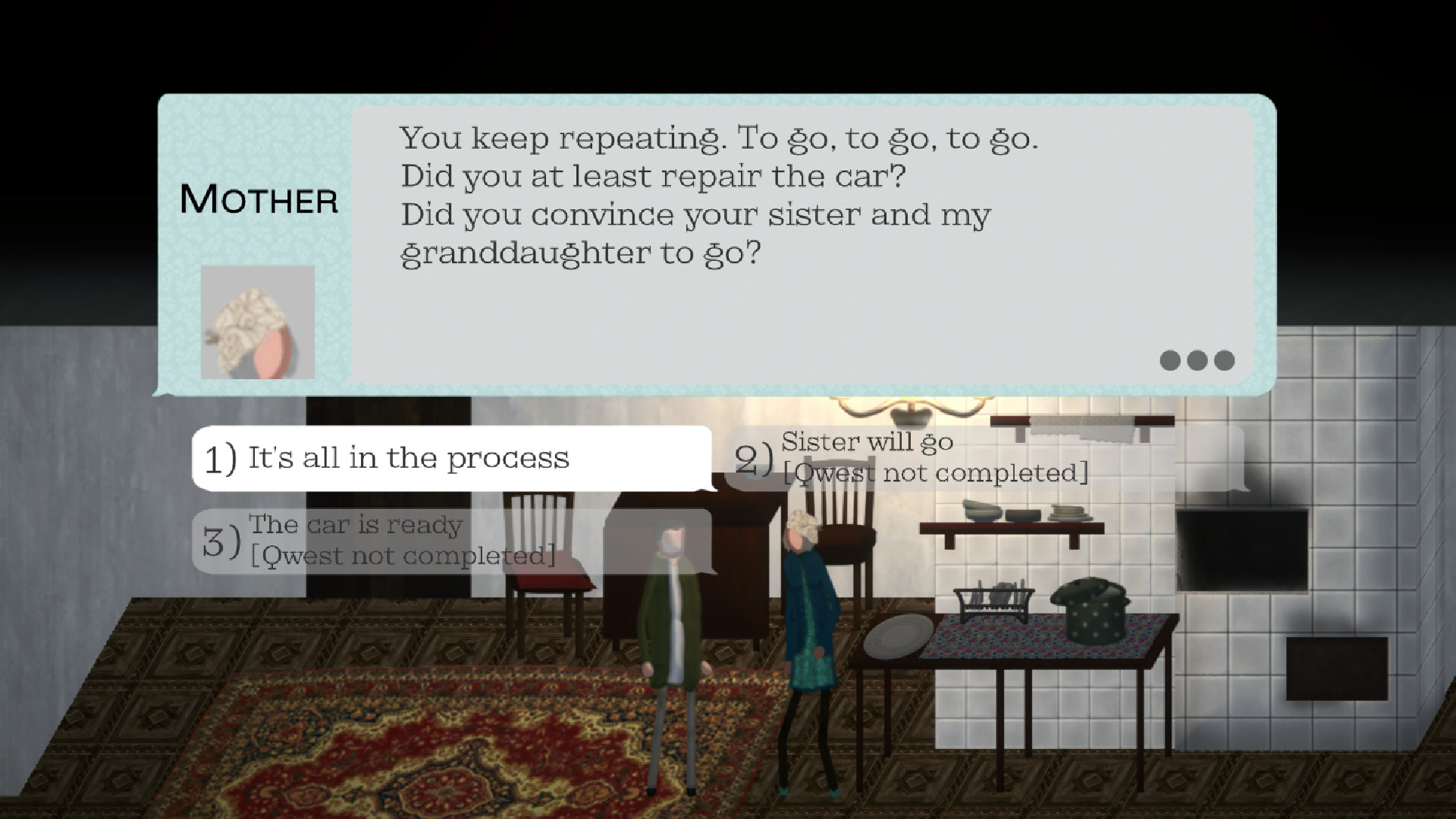The image size is (1456, 819).
Task: Click the MOTHER name label
Action: 259,199
